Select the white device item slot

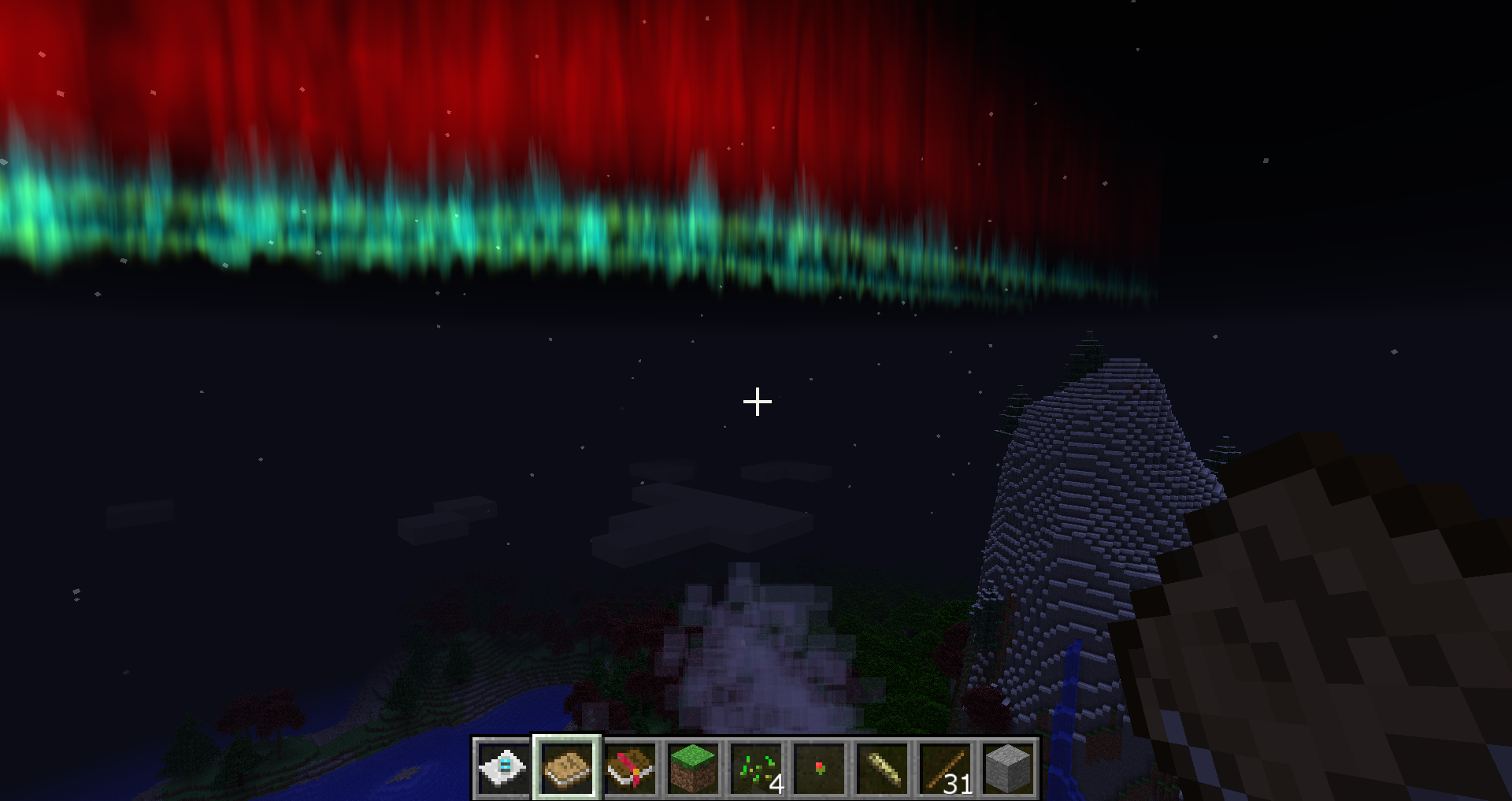(x=504, y=768)
